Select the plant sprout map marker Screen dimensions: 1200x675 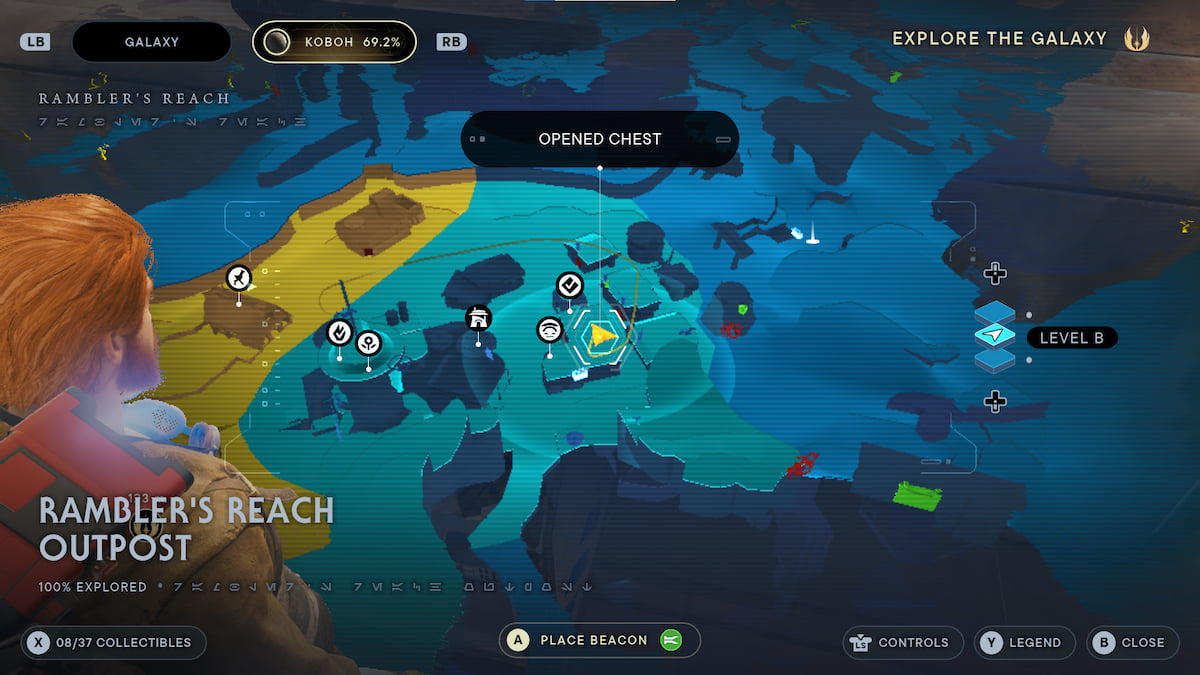click(368, 343)
